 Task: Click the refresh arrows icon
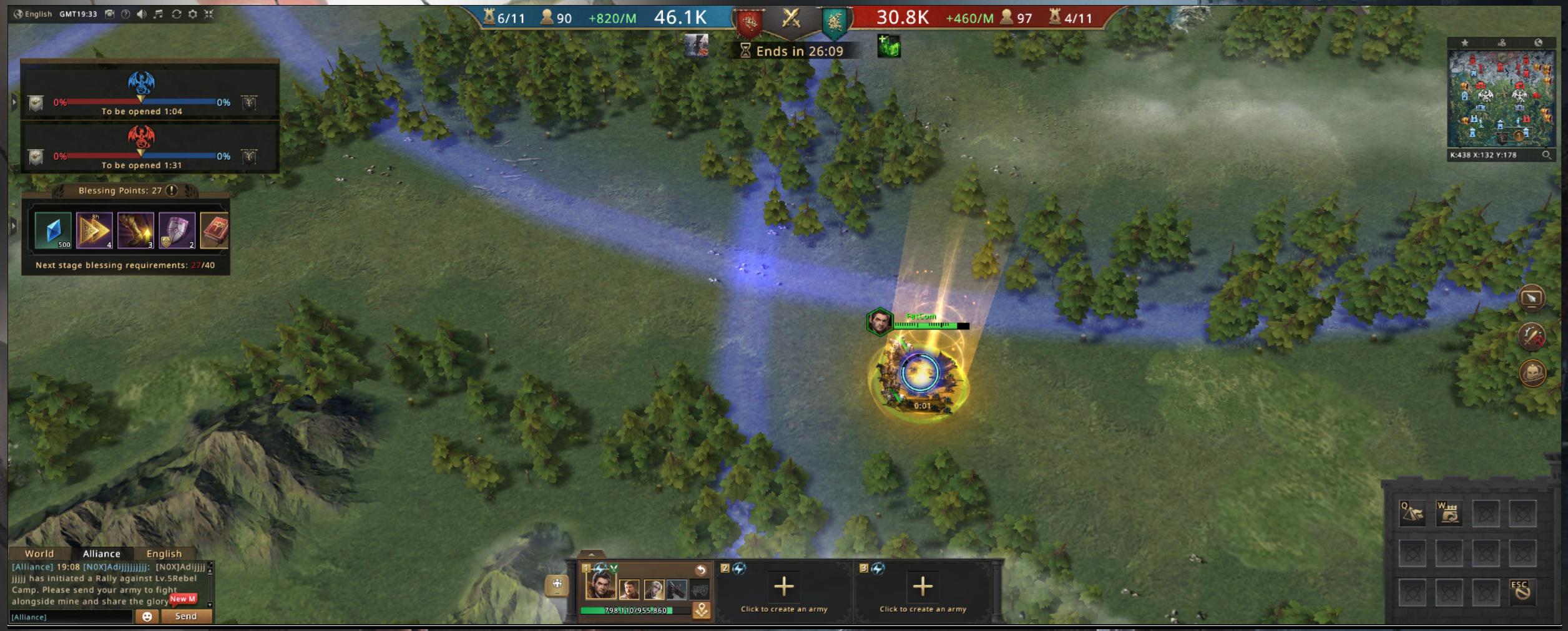point(176,14)
